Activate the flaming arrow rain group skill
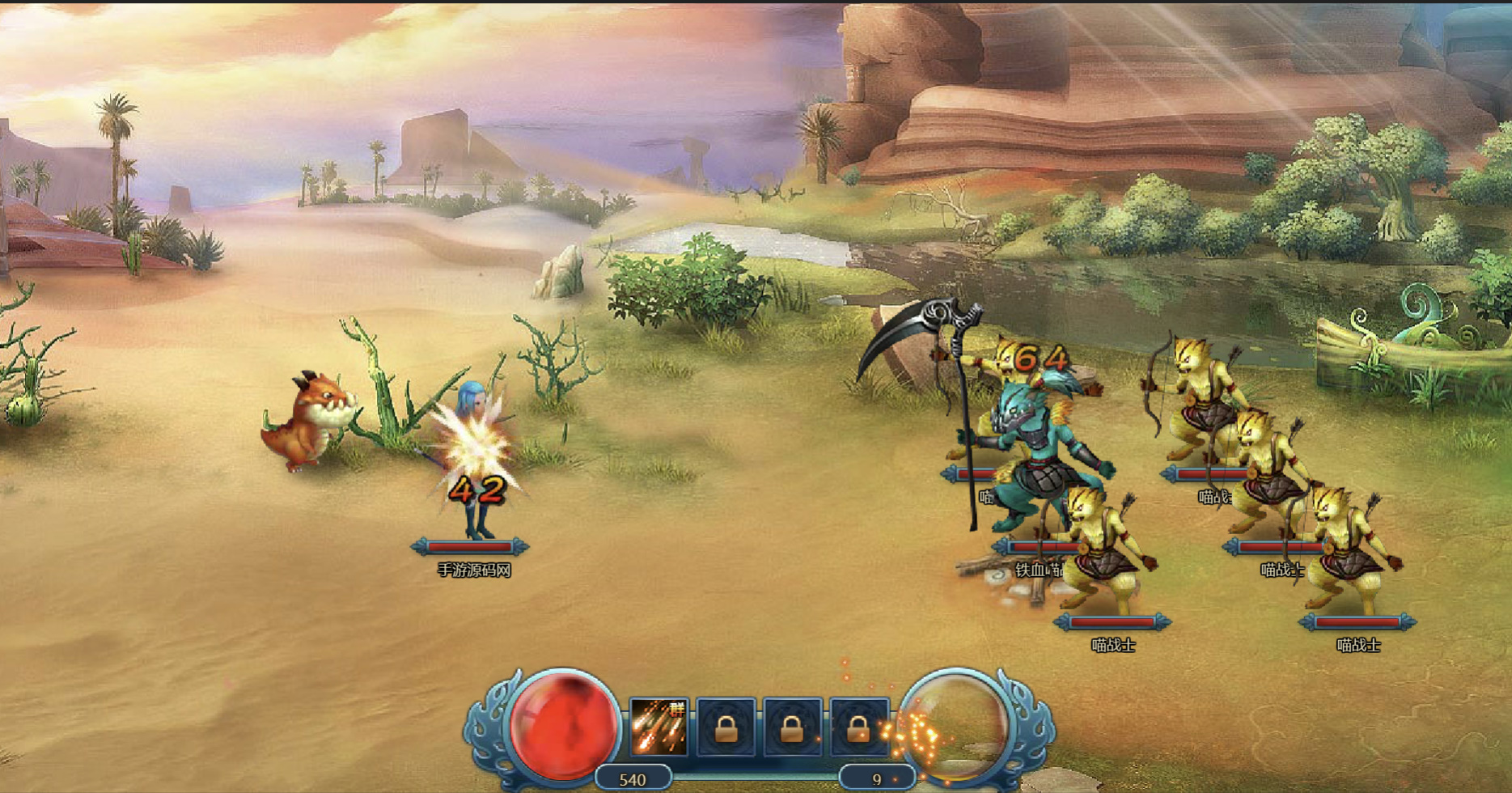 coord(659,727)
